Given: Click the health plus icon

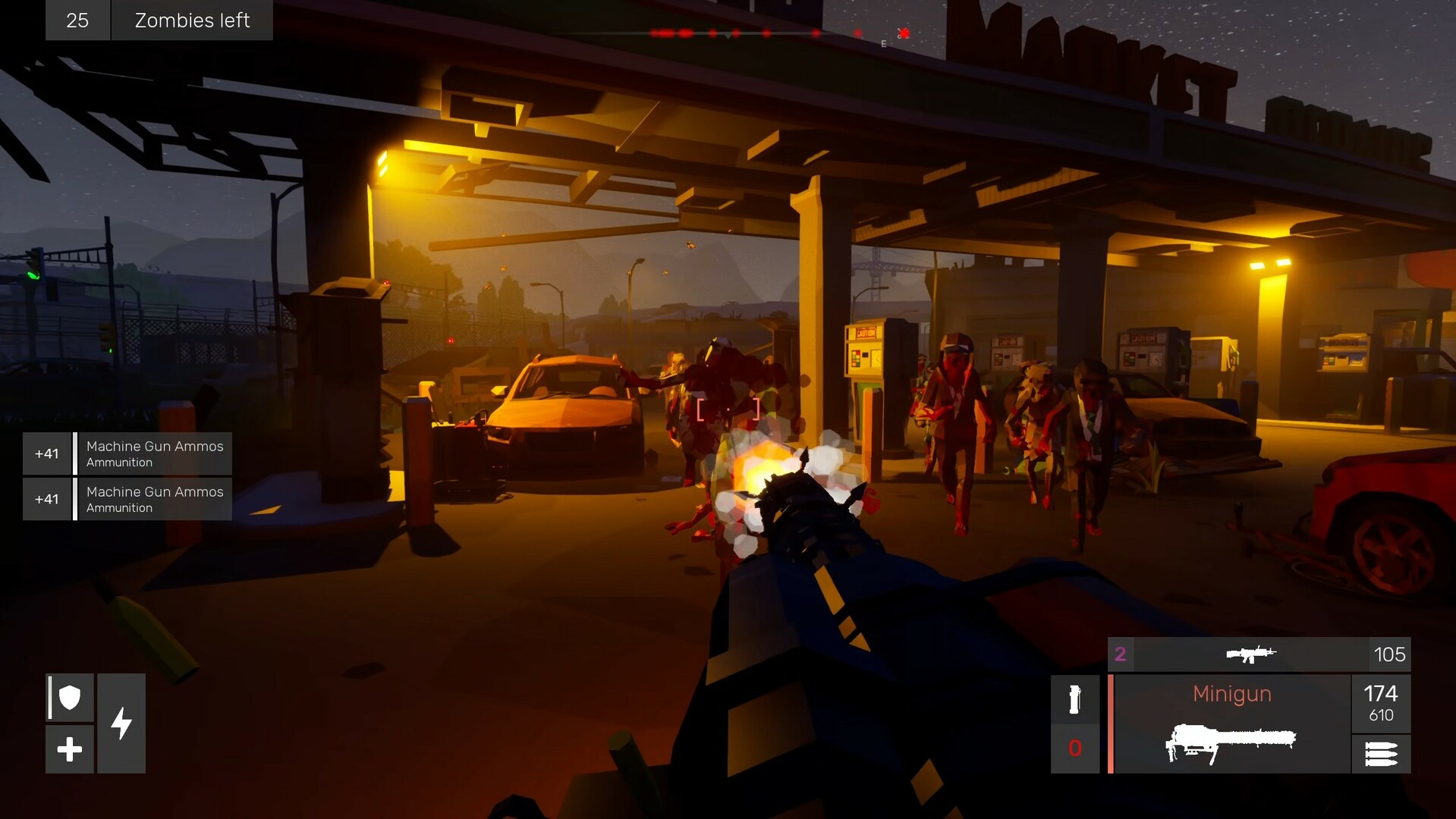Looking at the screenshot, I should click(69, 750).
